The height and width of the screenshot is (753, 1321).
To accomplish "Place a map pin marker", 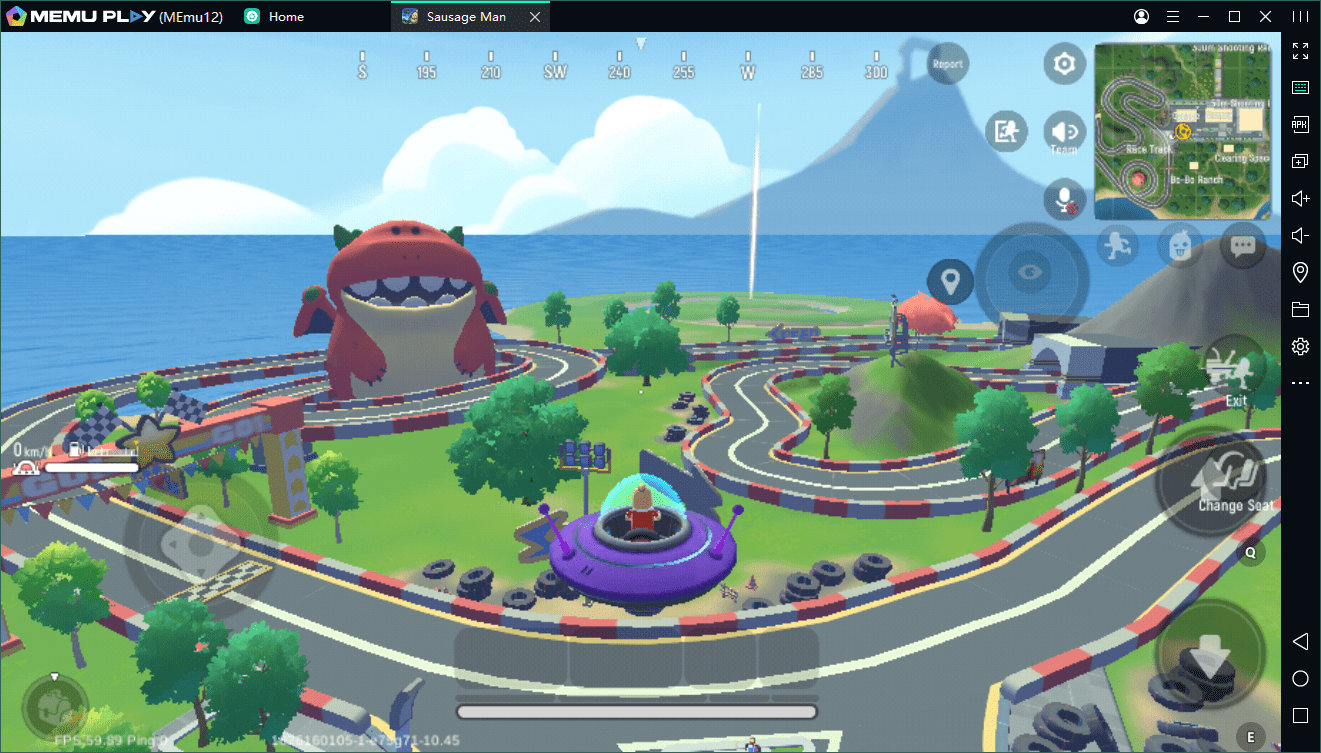I will [950, 281].
